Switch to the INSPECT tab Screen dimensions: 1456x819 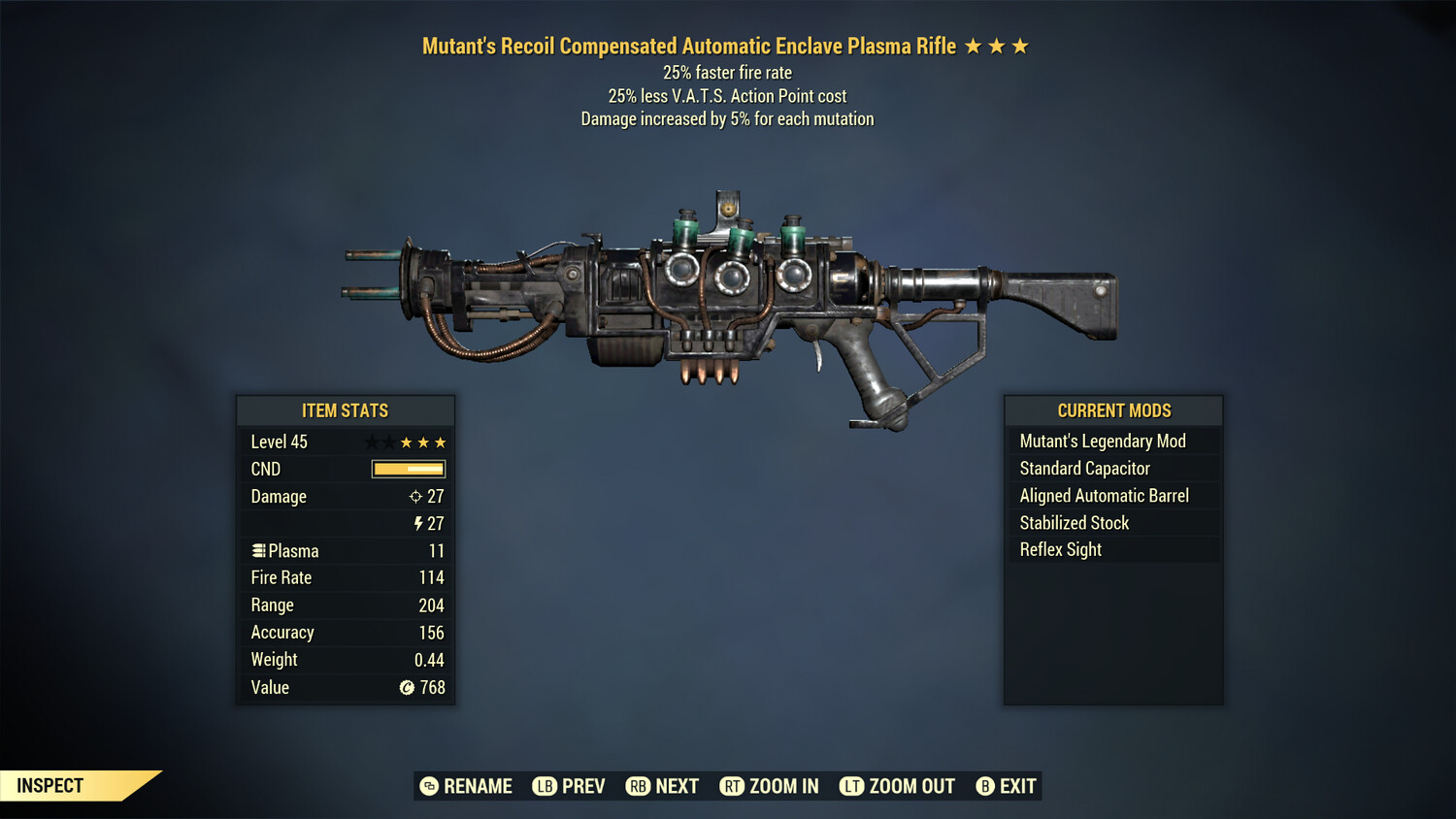pos(49,785)
